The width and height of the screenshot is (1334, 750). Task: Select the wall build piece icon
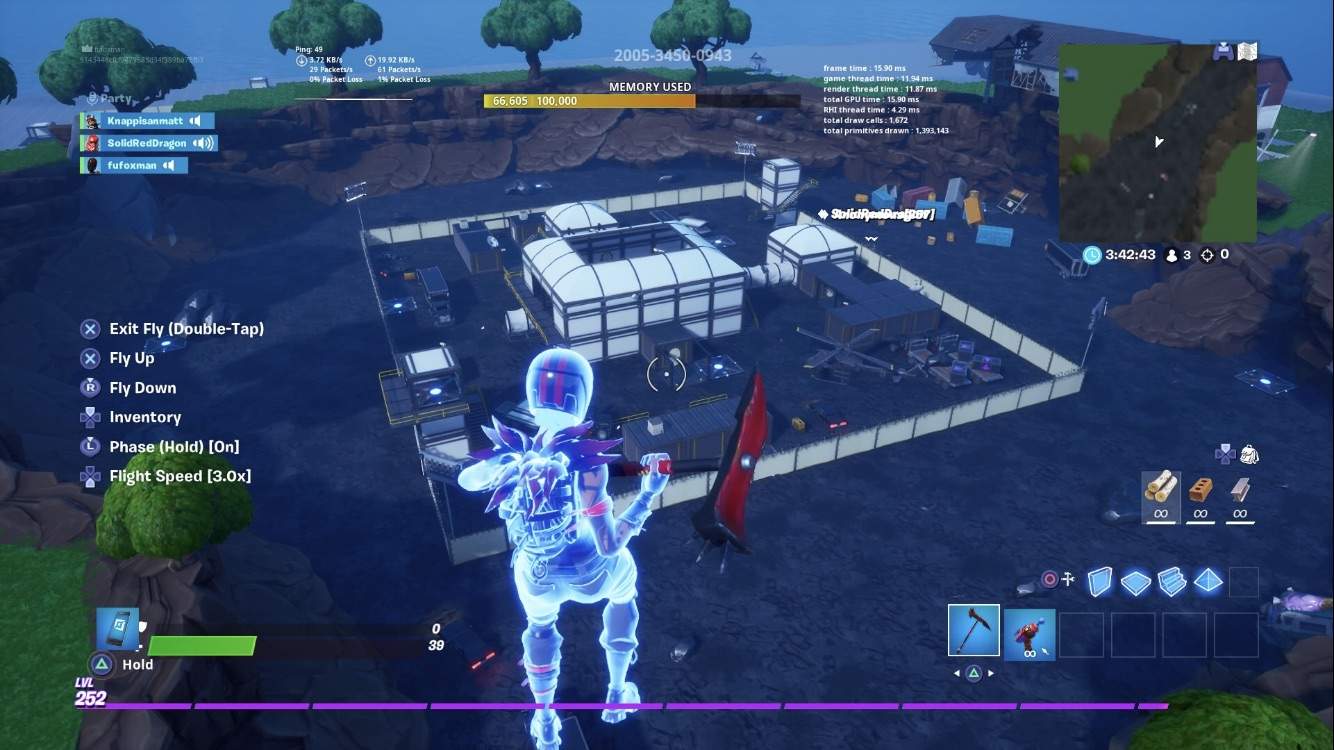click(1101, 580)
